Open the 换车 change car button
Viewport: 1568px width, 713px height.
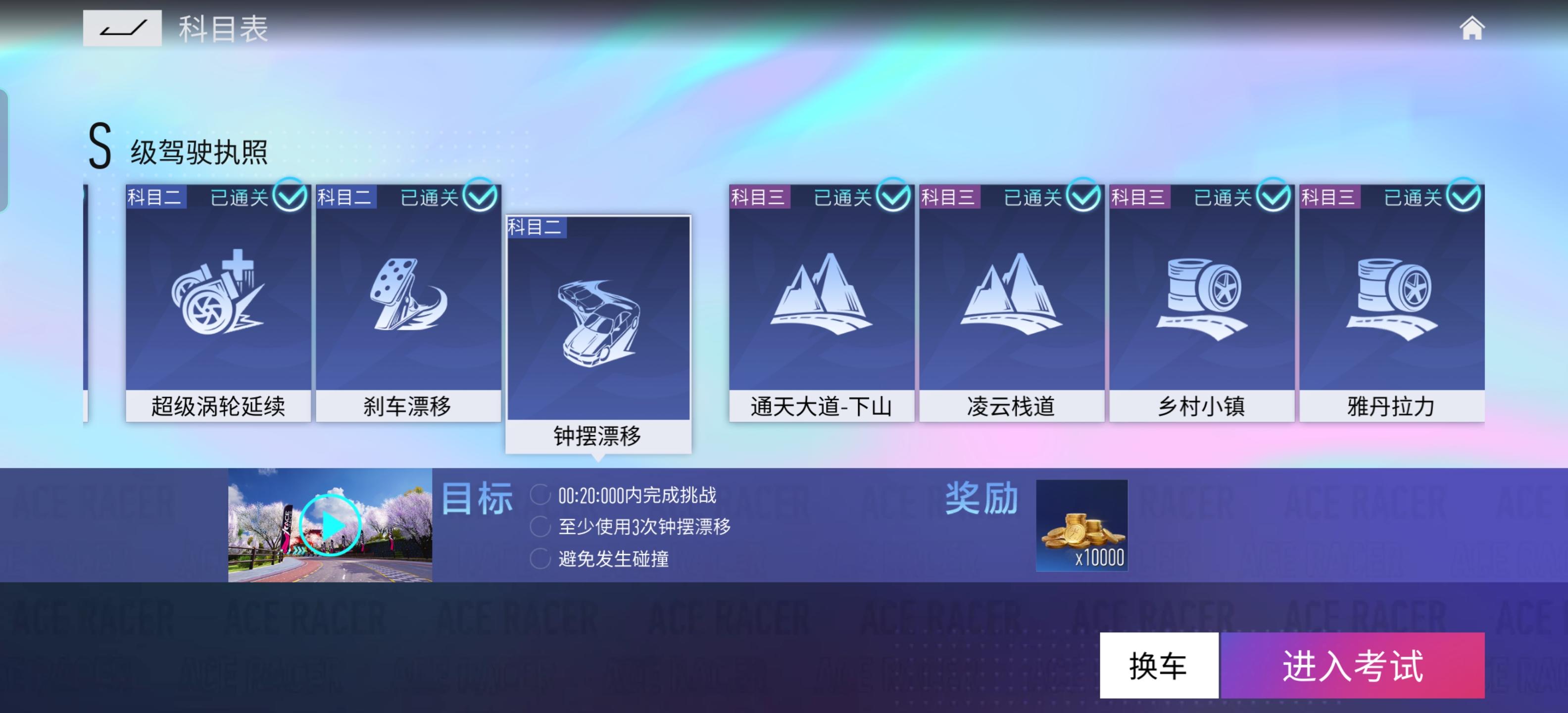tap(1159, 665)
